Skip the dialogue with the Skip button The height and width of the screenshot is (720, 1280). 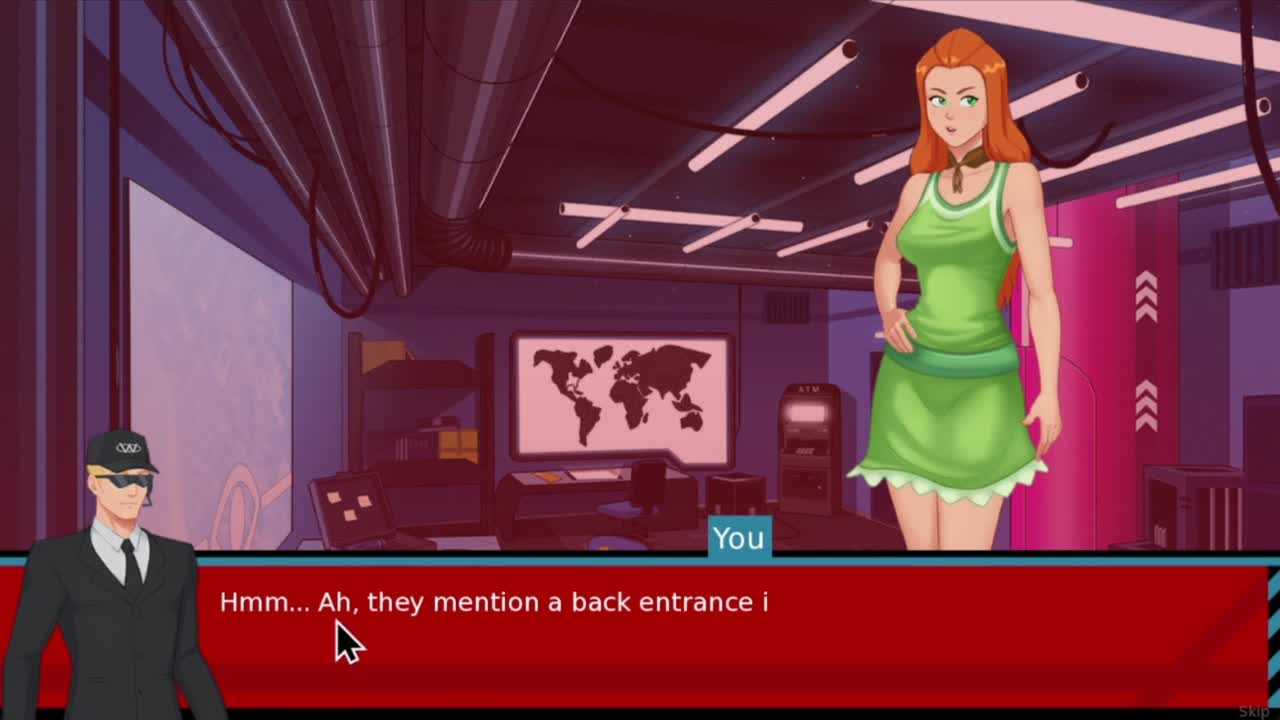tap(1253, 711)
